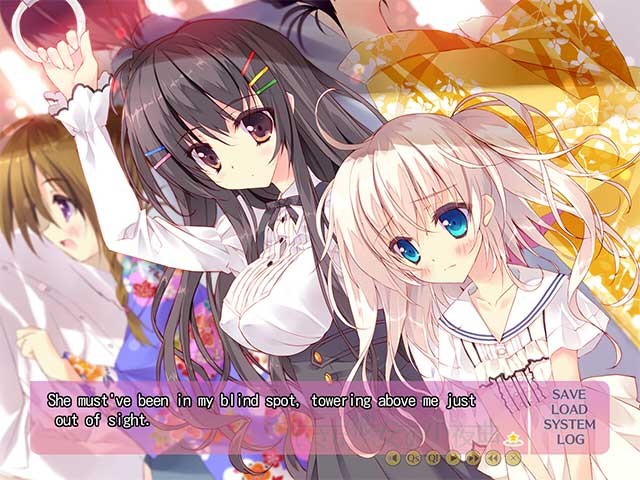Go back with the double rewind arrows
The height and width of the screenshot is (480, 640).
tap(493, 458)
